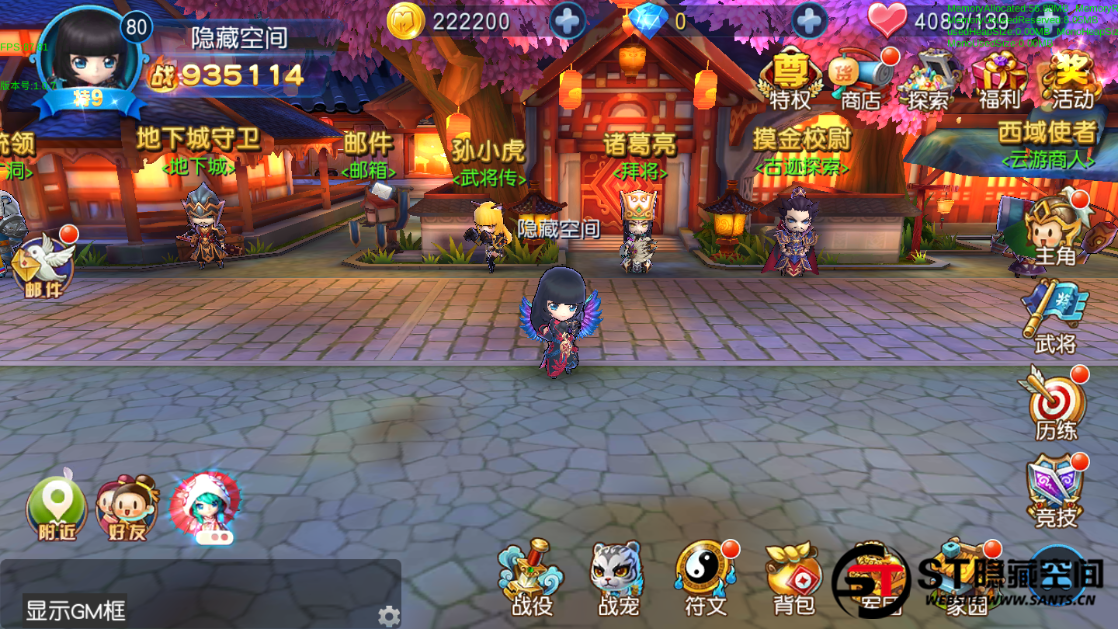
Task: Click the 显示GM框 button
Action: coord(76,610)
